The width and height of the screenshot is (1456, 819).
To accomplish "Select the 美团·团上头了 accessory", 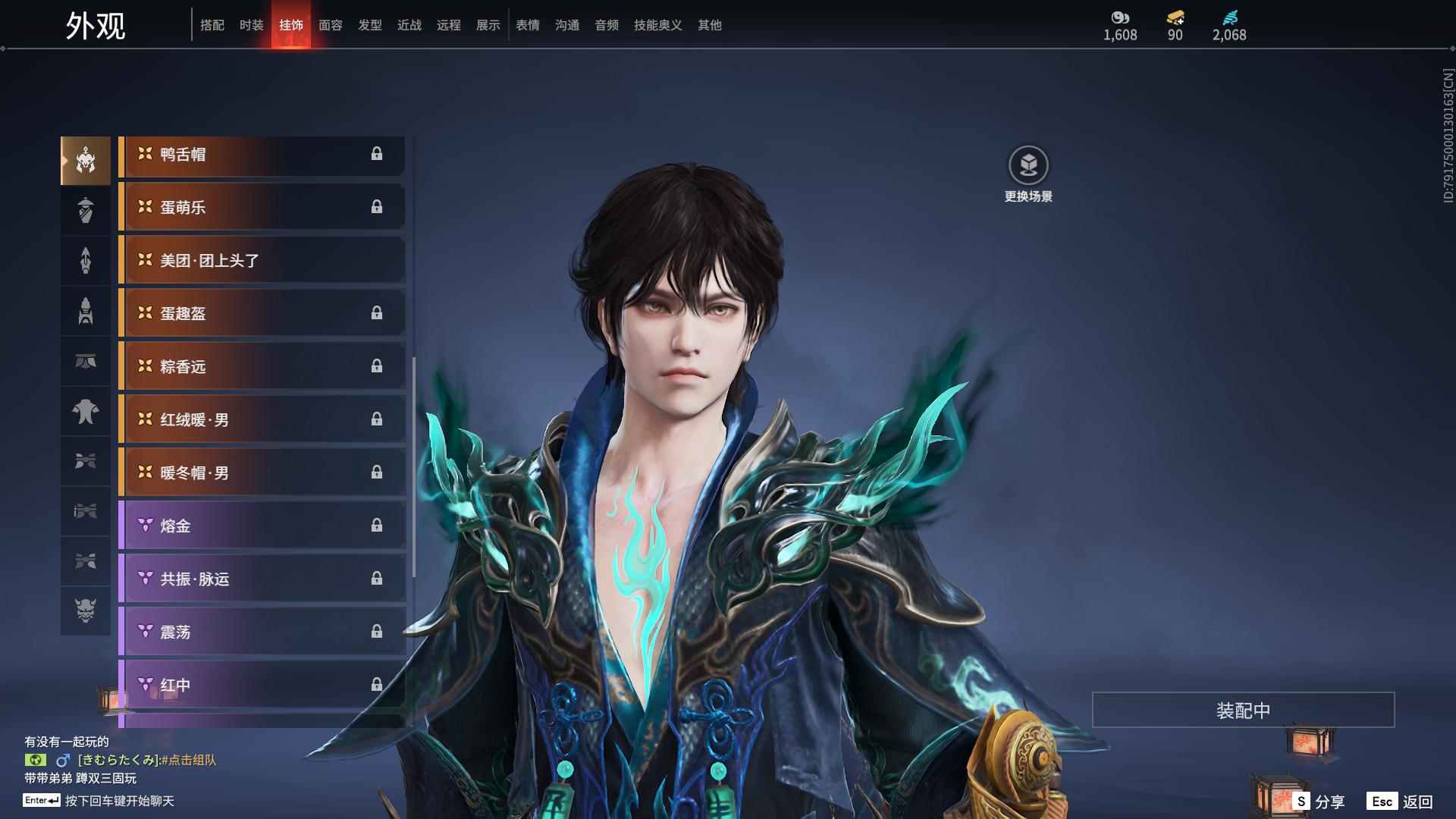I will (x=262, y=261).
